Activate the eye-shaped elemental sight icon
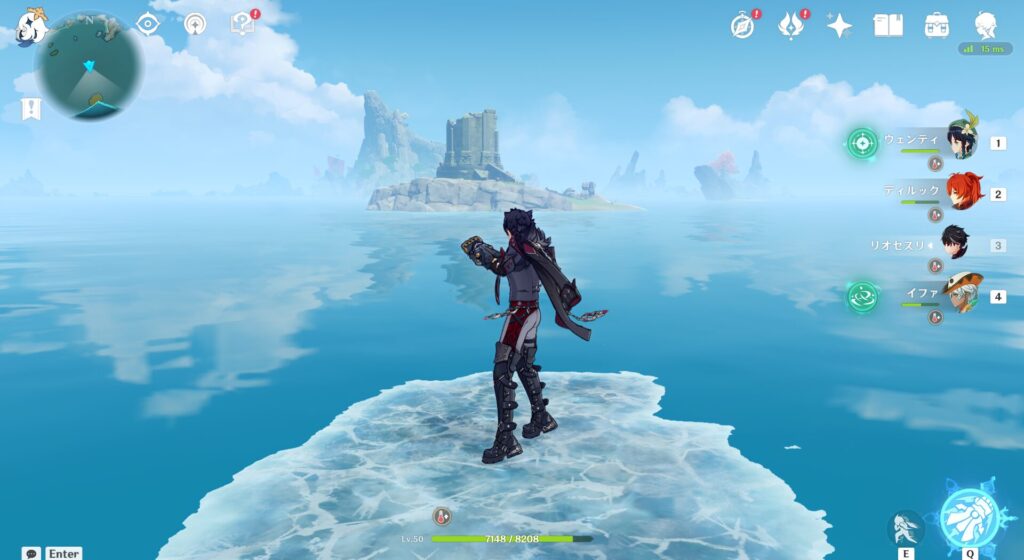Screen dimensions: 1024x560 click(x=148, y=24)
